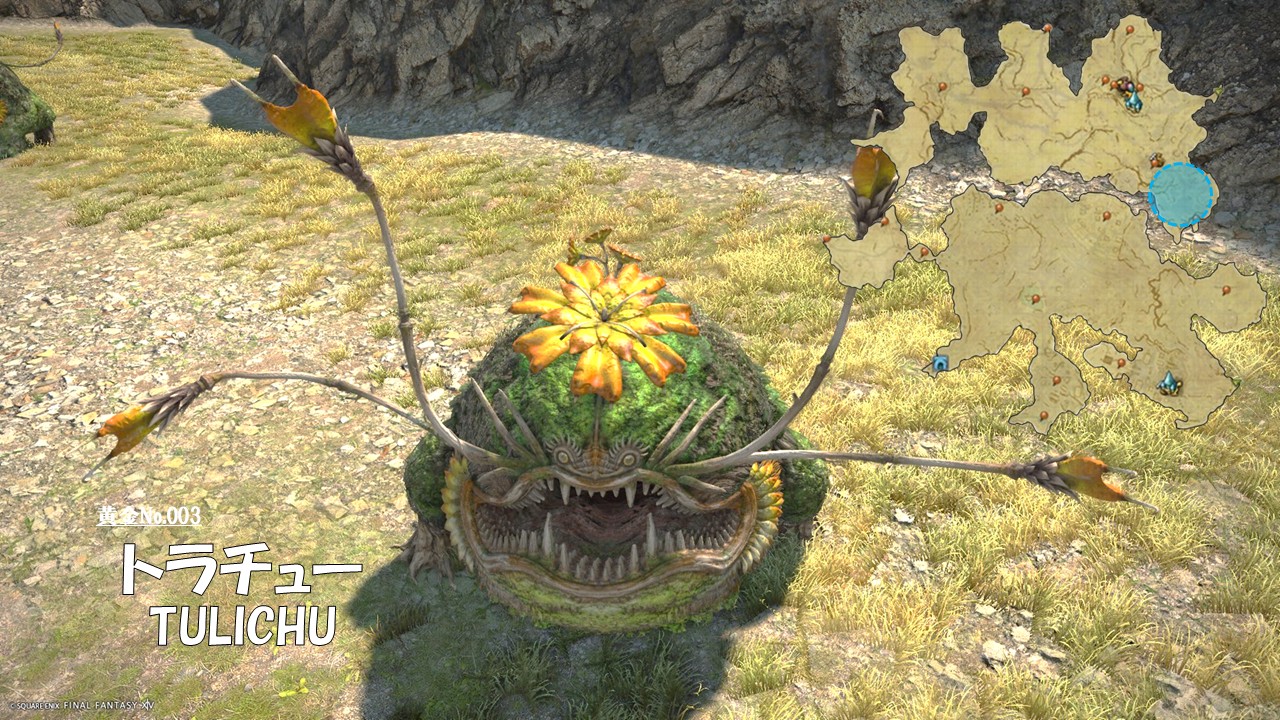
Task: Click the blue dashed circle area marker
Action: (x=1181, y=194)
